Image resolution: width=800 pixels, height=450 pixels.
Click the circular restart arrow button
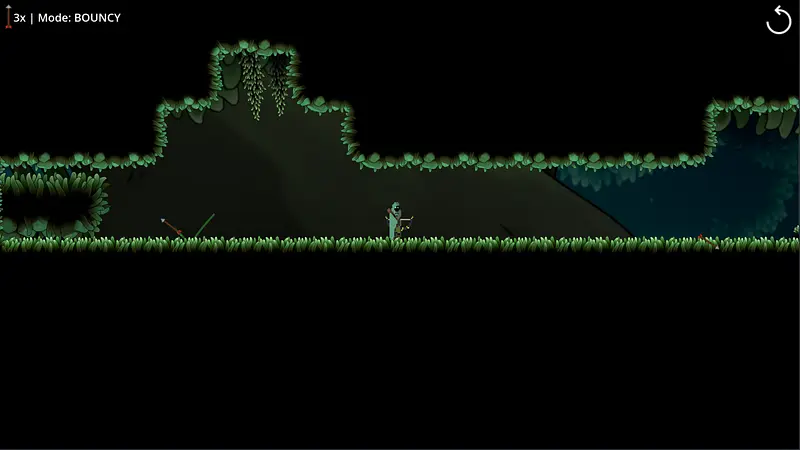click(x=778, y=20)
